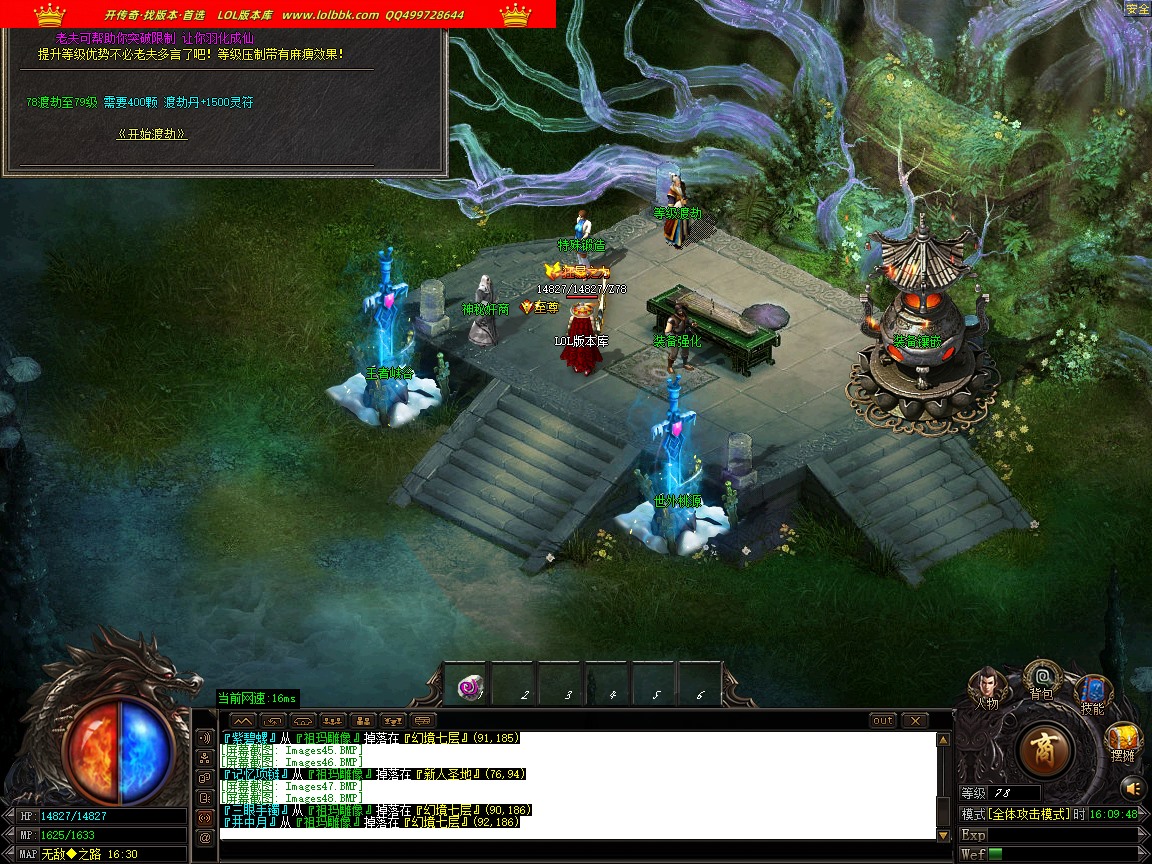Toggle sound with the speaker icon

(1131, 786)
